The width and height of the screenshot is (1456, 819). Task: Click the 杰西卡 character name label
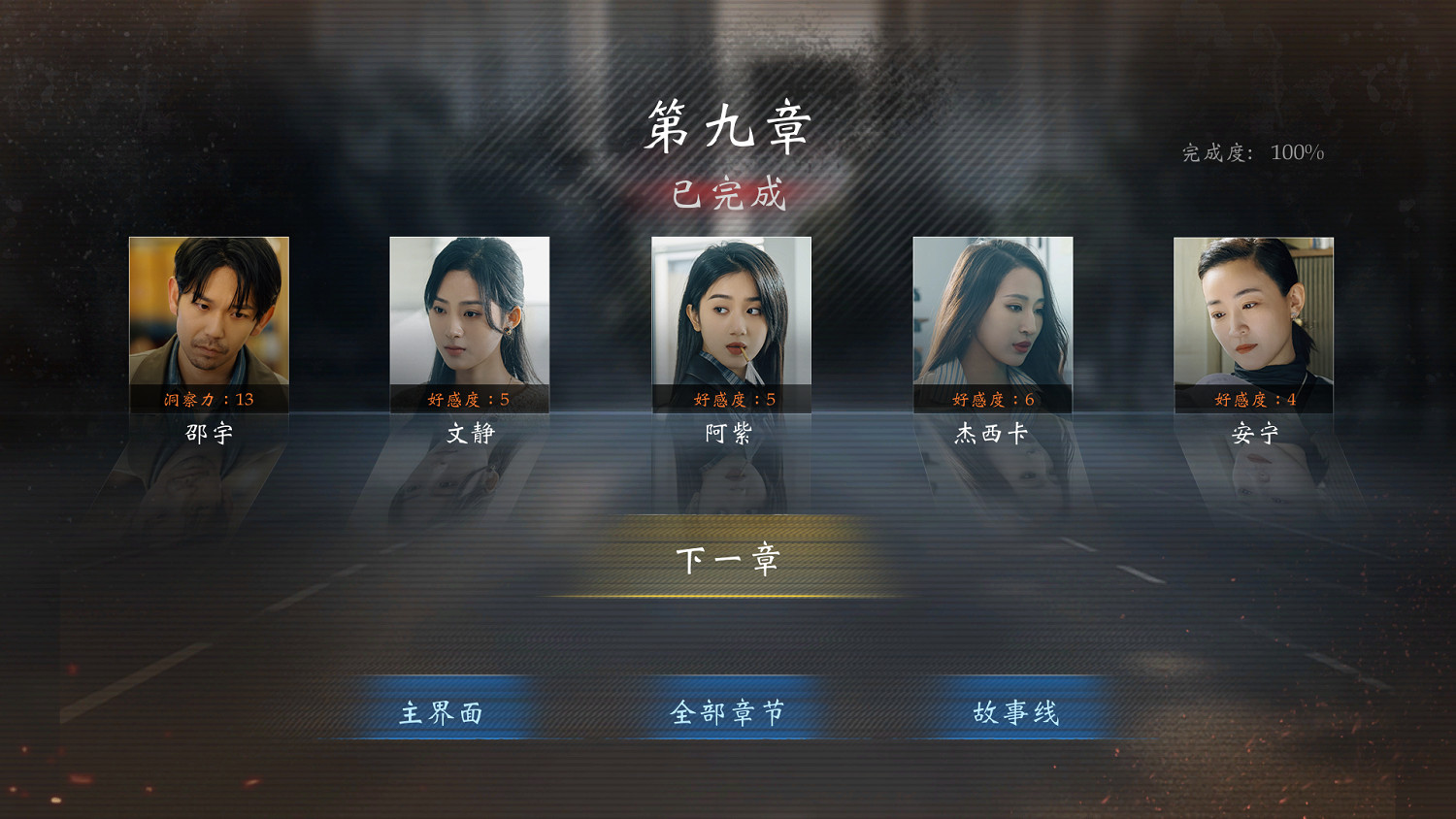992,432
